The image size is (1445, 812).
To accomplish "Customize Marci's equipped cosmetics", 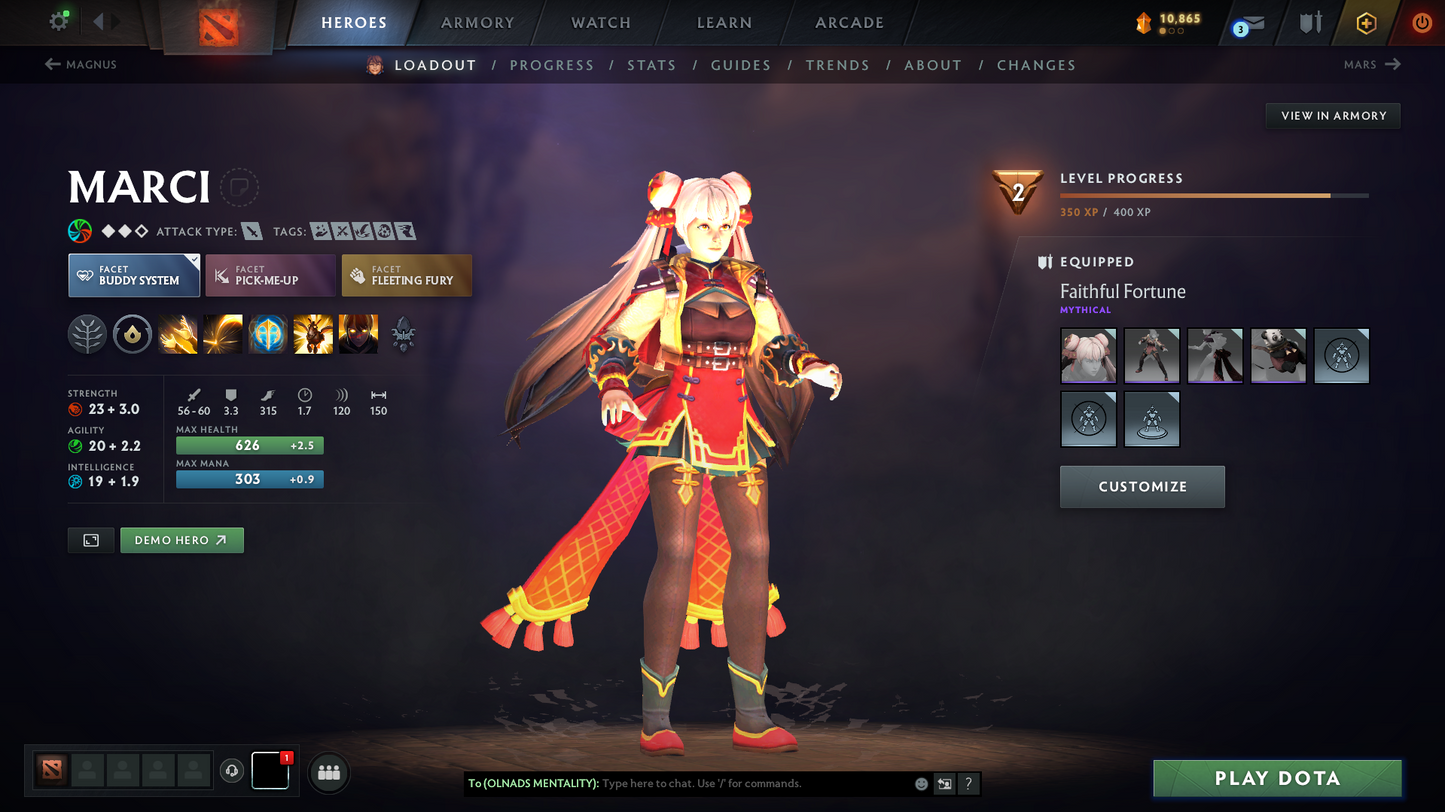I will 1142,487.
